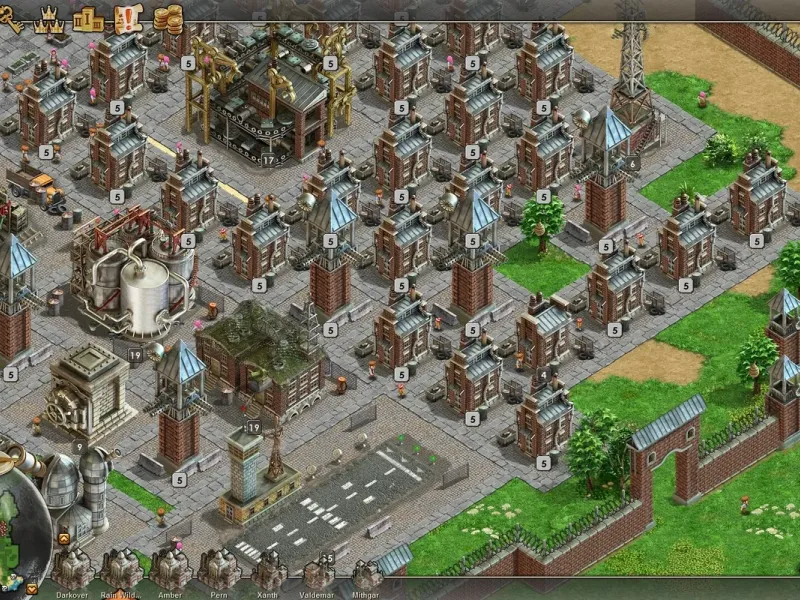Choose the Amber city

point(170,569)
